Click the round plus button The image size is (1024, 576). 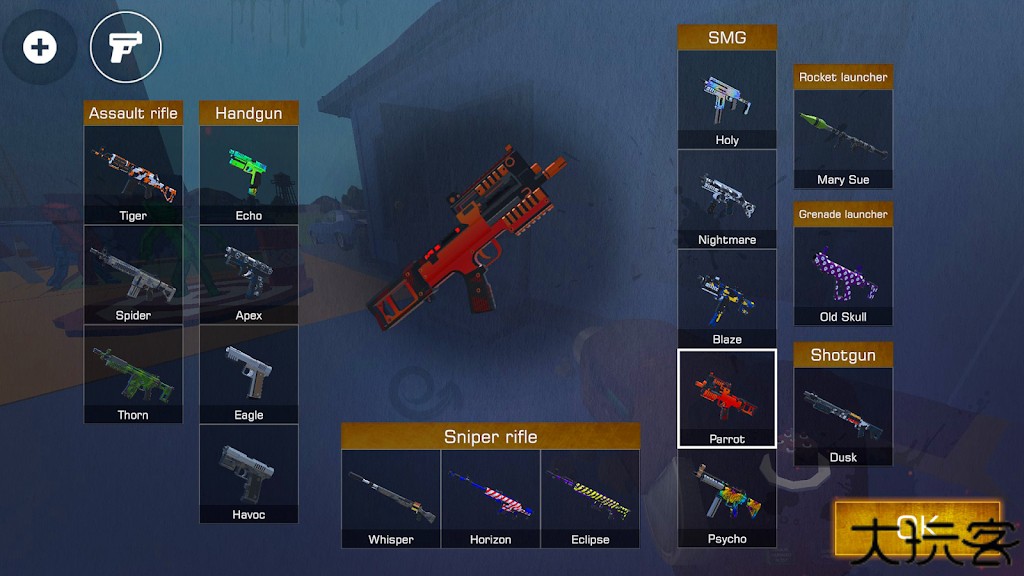[x=40, y=47]
